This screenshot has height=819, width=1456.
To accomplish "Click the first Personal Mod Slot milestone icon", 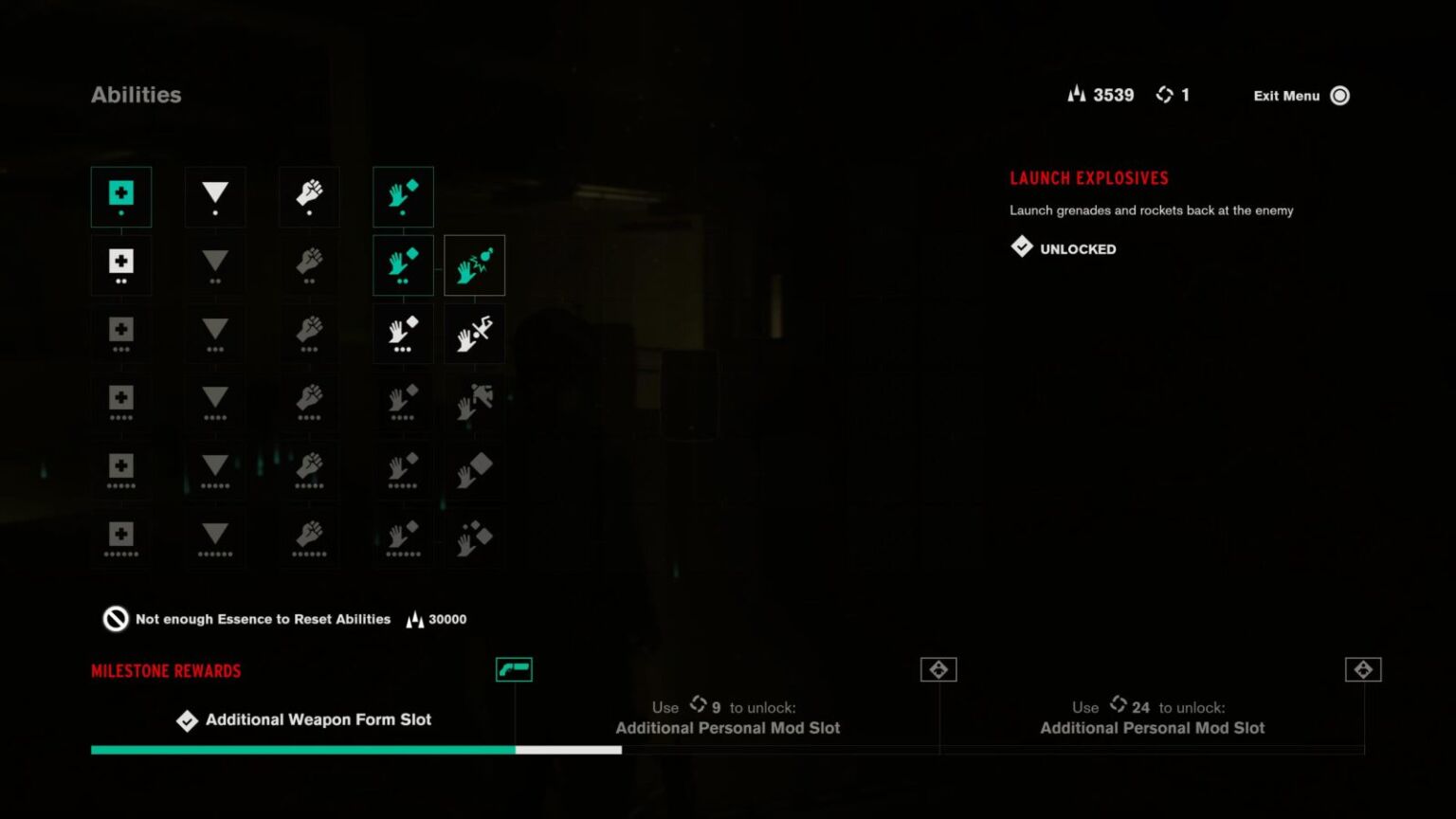I will click(x=939, y=669).
